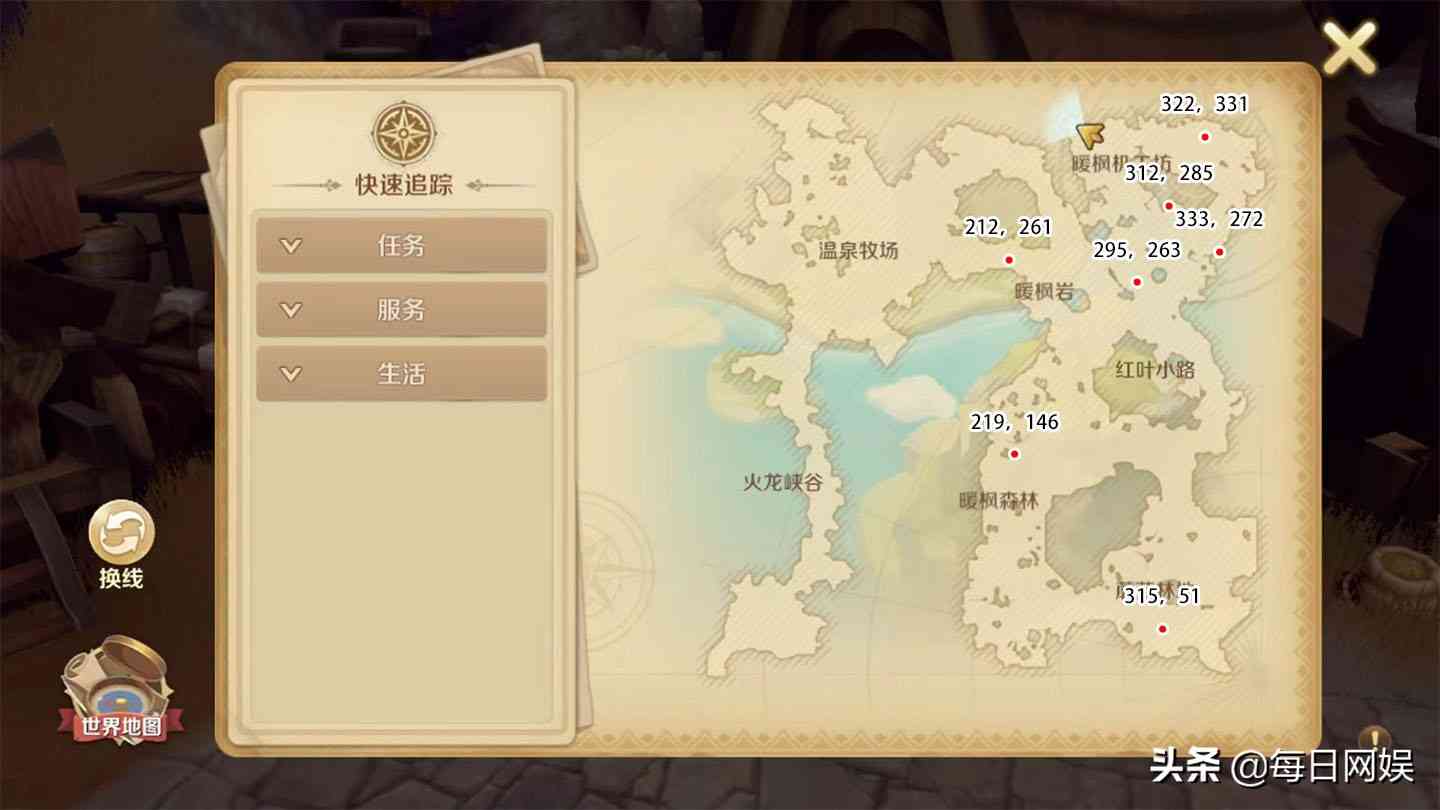Expand the 任务 quest category
Image resolution: width=1440 pixels, height=810 pixels.
point(403,246)
